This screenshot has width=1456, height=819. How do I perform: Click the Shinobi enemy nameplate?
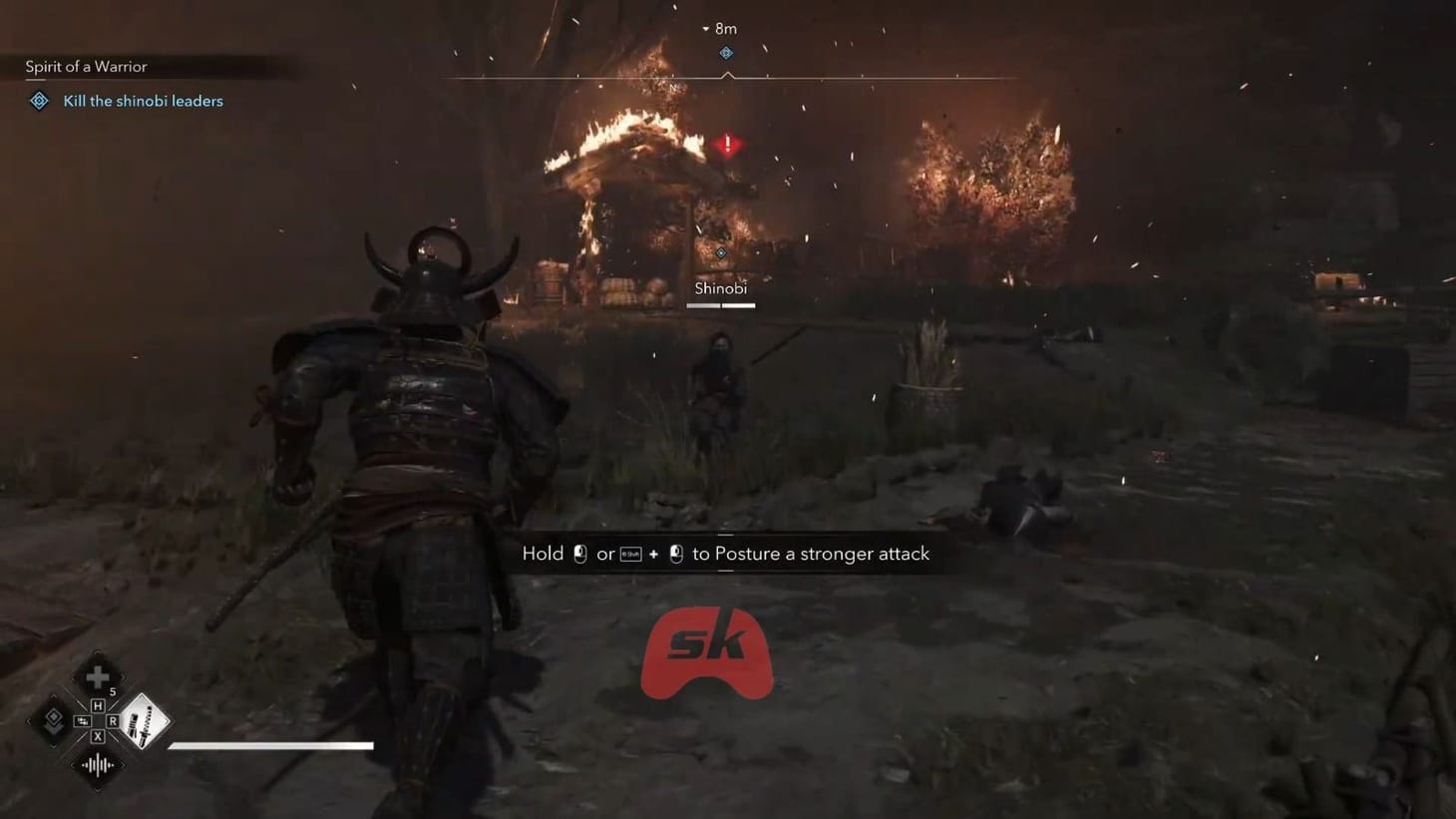(x=720, y=288)
